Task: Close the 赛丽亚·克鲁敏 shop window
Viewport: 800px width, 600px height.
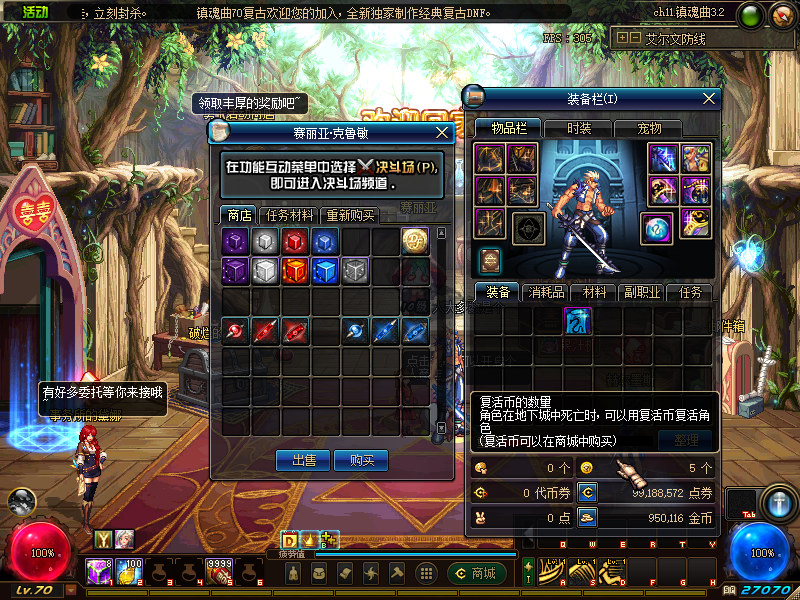Action: [x=442, y=132]
